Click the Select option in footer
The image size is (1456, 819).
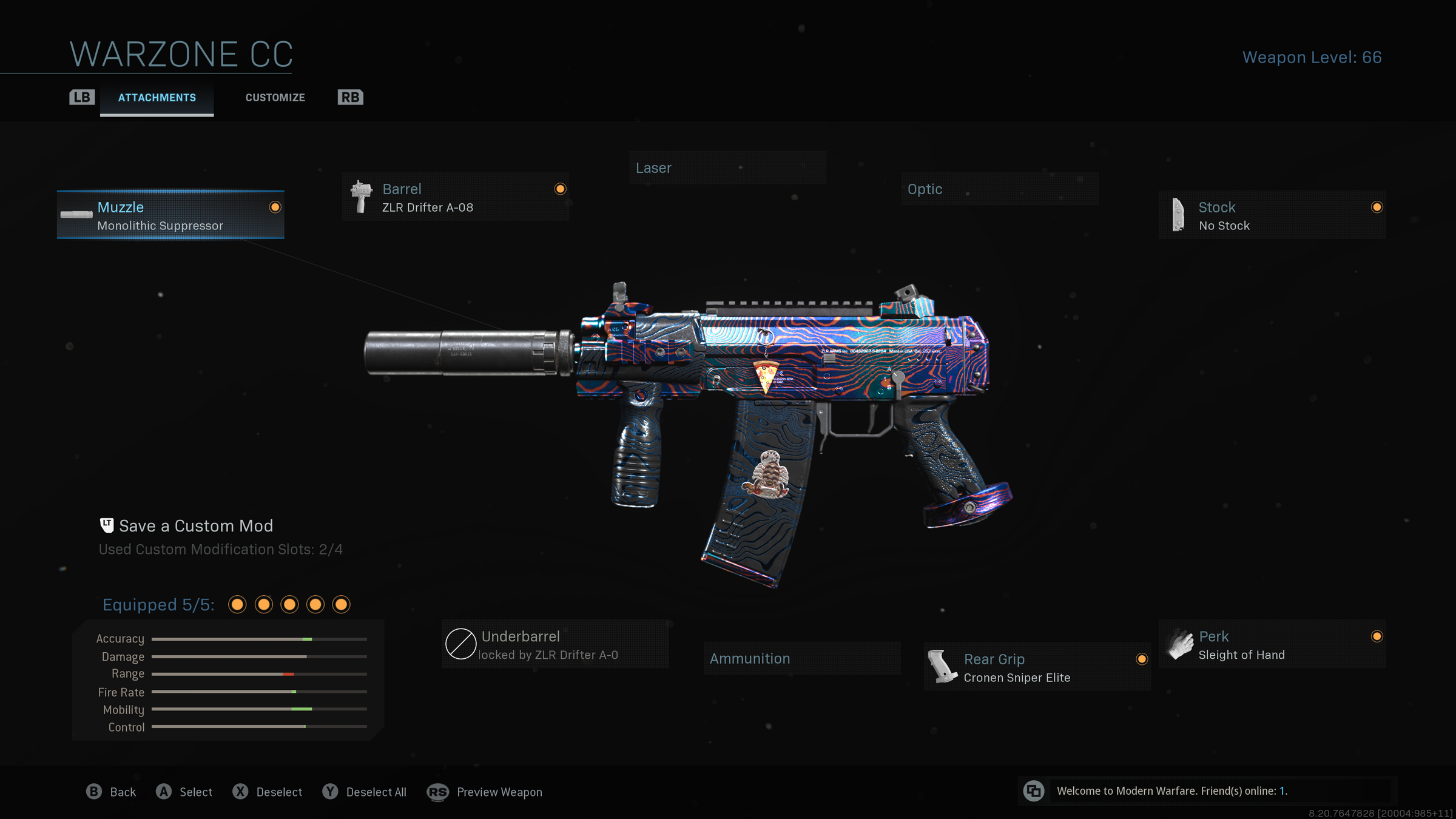[184, 792]
